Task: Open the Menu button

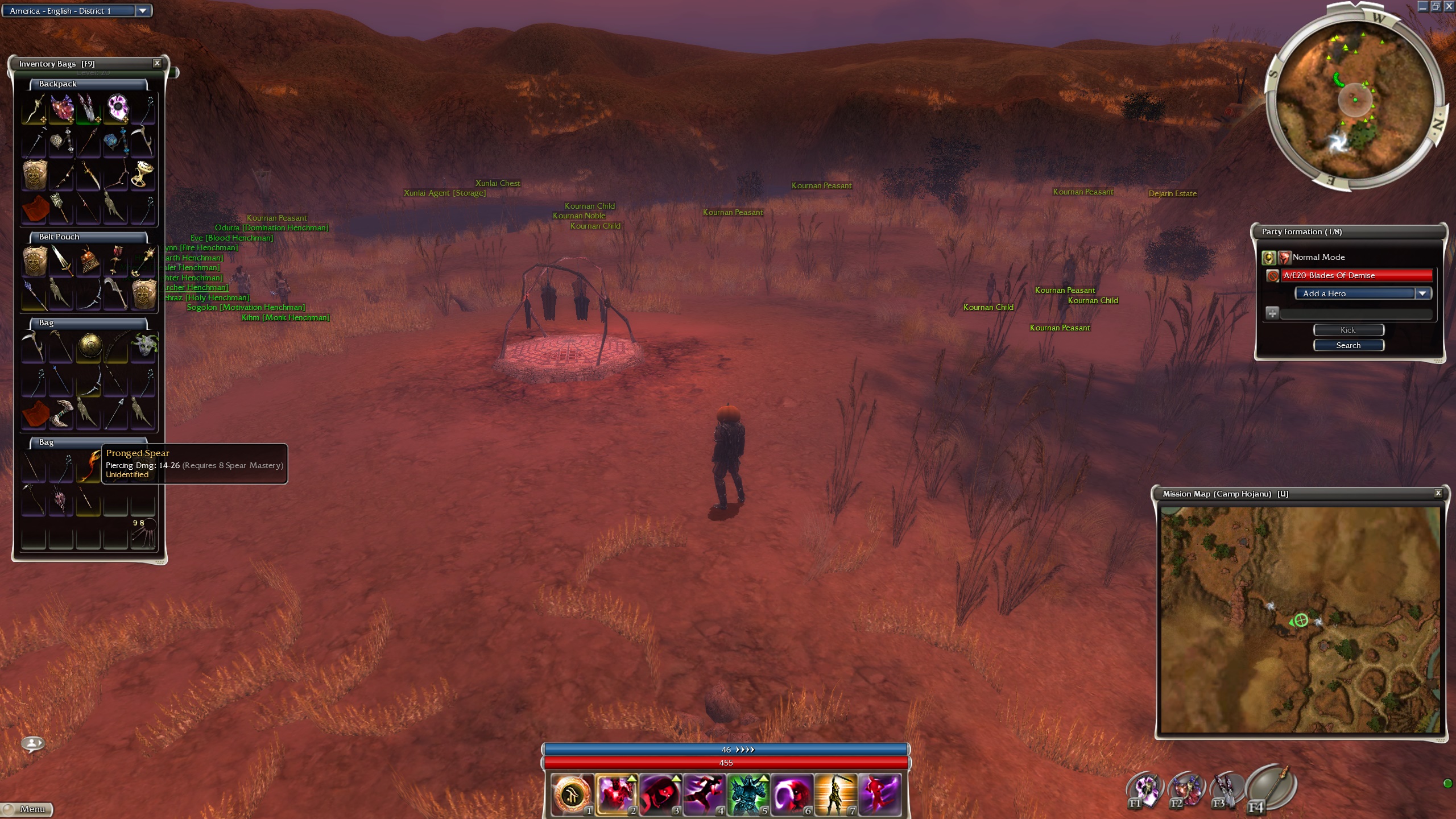Action: pos(27,809)
